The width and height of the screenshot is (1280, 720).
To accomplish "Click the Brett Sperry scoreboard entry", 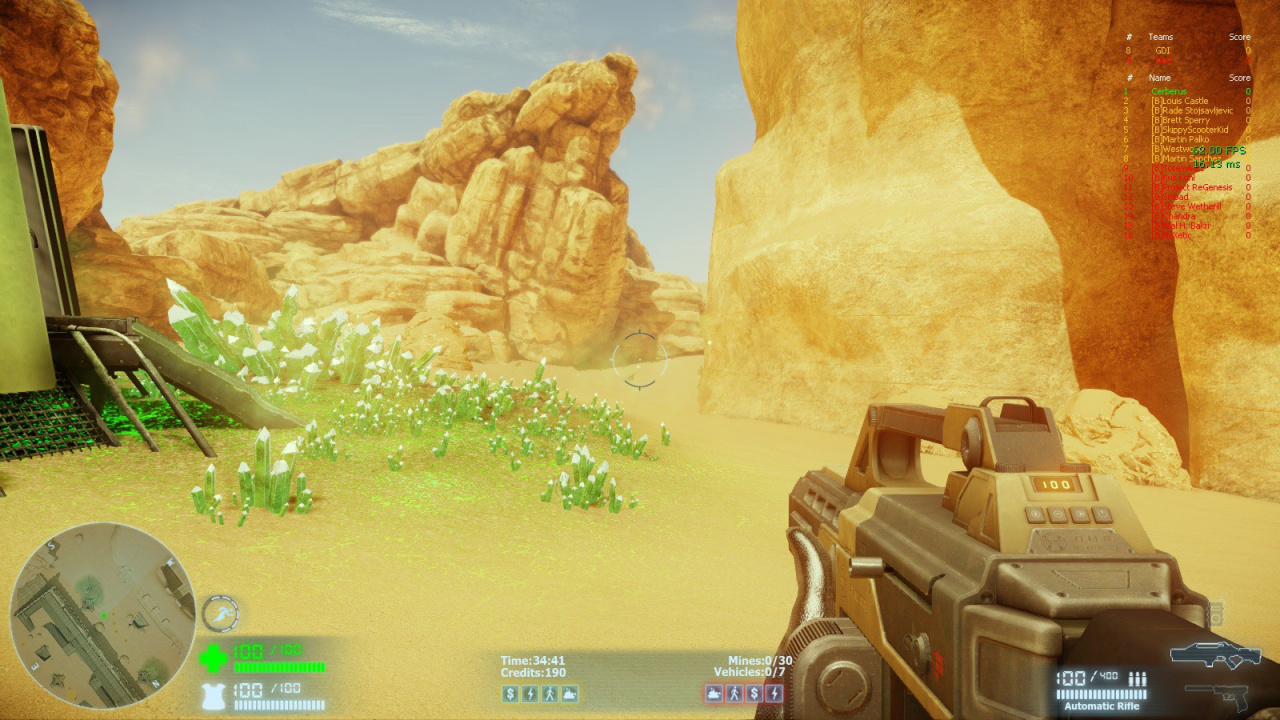I will coord(1181,120).
